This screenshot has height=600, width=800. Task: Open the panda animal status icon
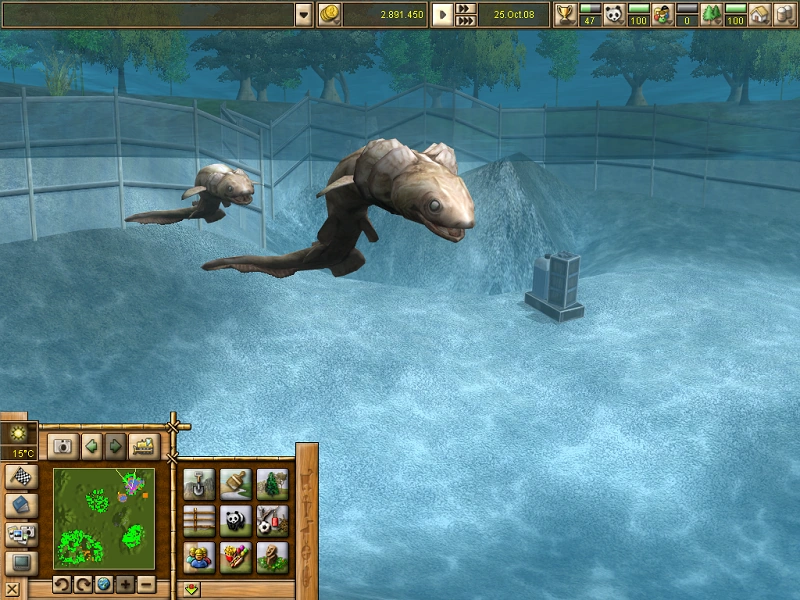[614, 15]
